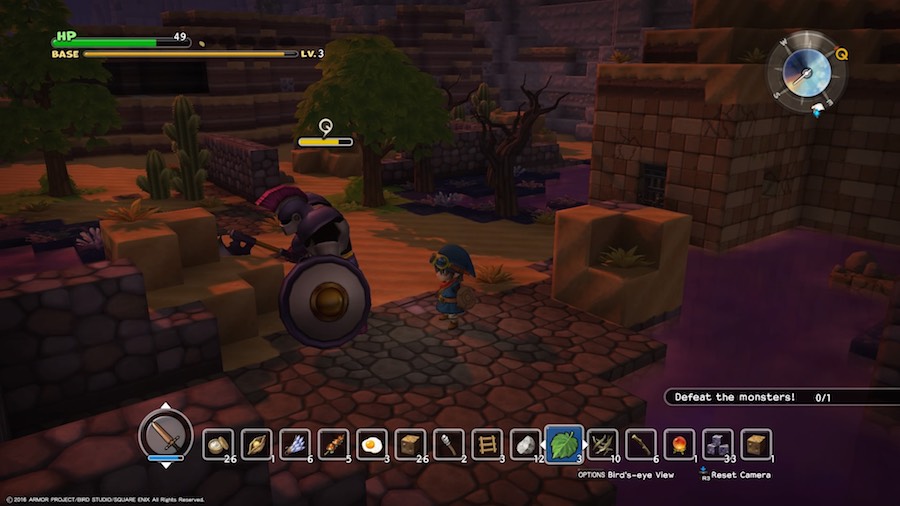Choose the grey stone item slot

tap(527, 443)
